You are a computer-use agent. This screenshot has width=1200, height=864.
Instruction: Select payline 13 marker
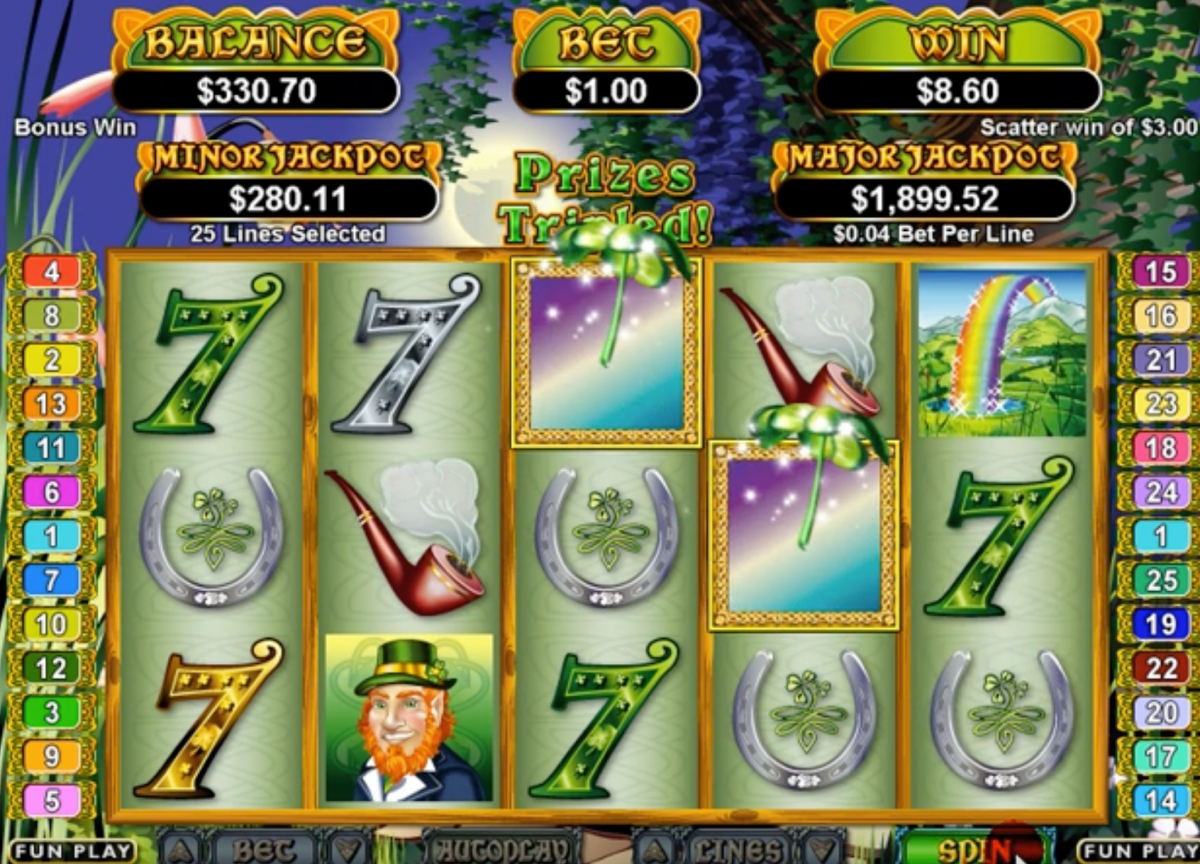tap(51, 404)
